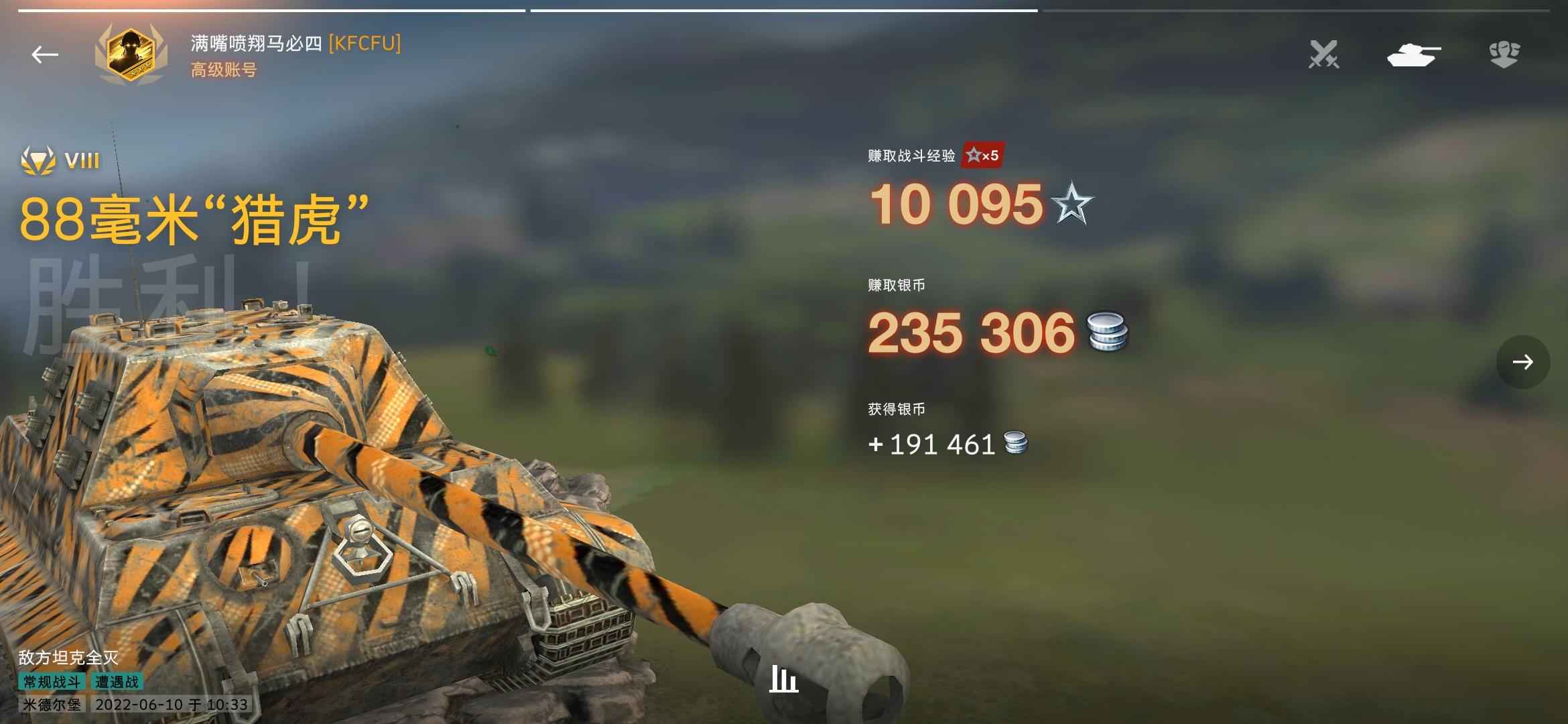Viewport: 1568px width, 724px height.
Task: Advance to next results page with right arrow
Action: click(1522, 362)
